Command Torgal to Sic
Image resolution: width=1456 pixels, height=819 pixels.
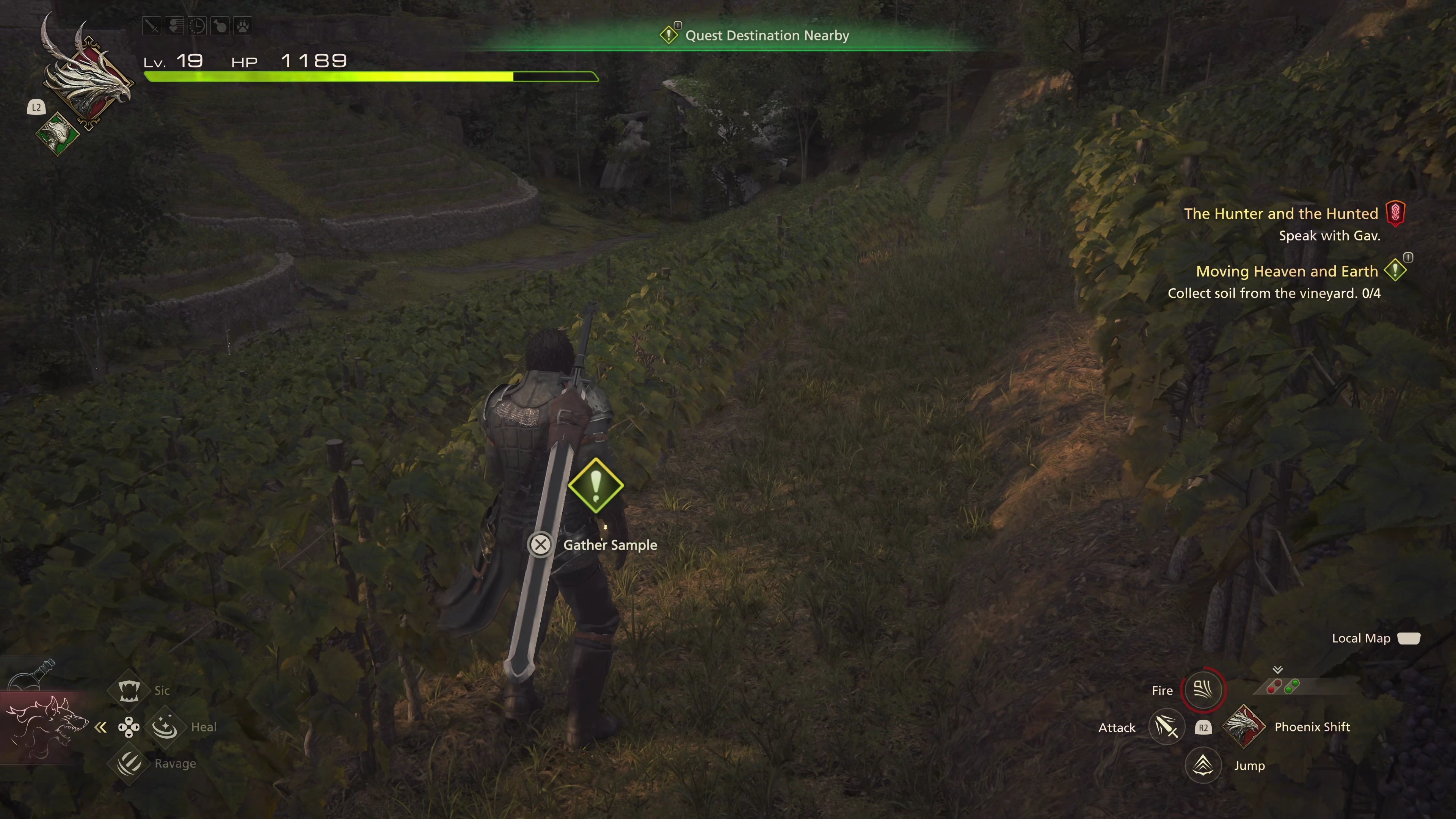click(129, 690)
